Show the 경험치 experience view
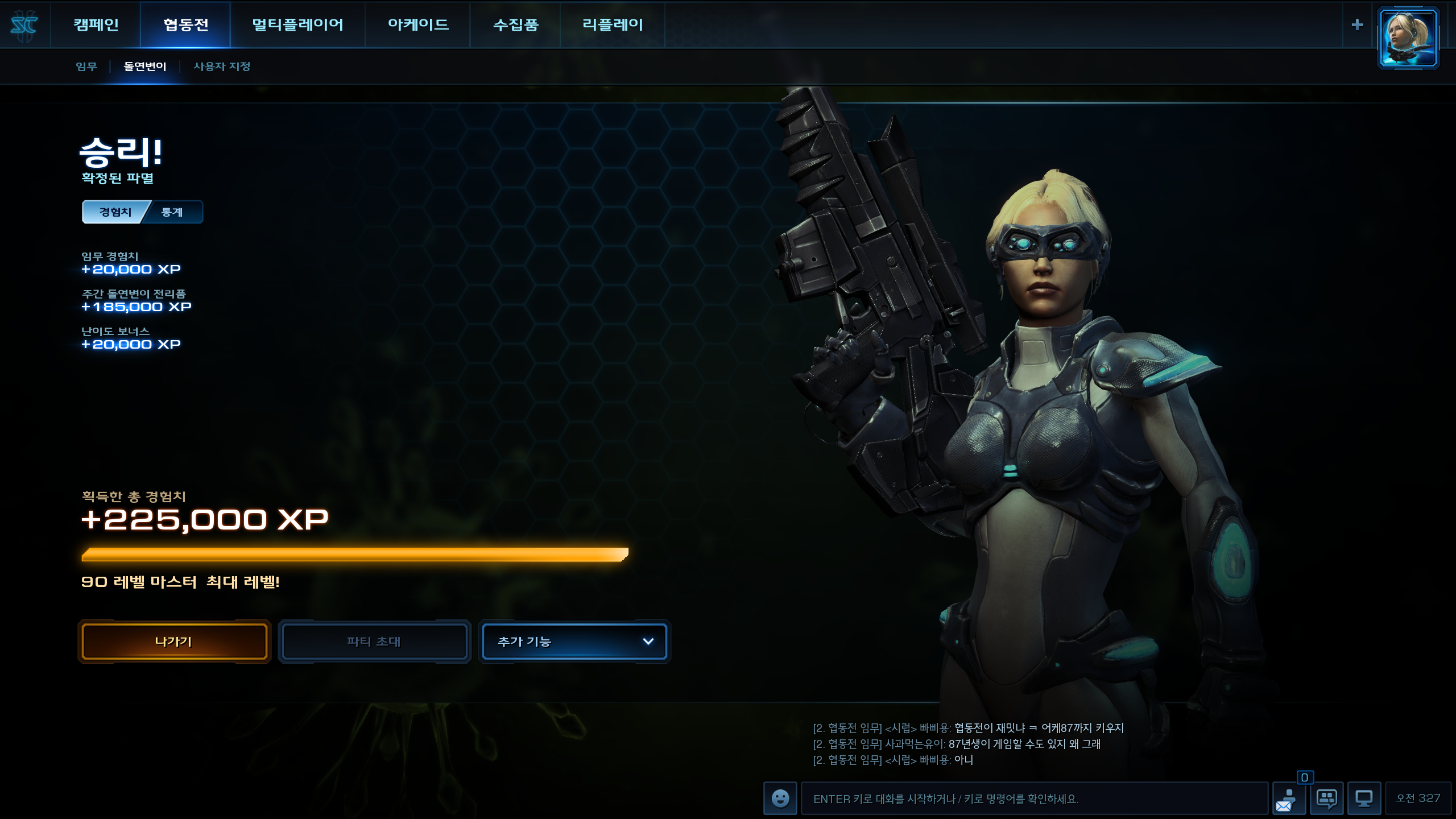 coord(115,212)
